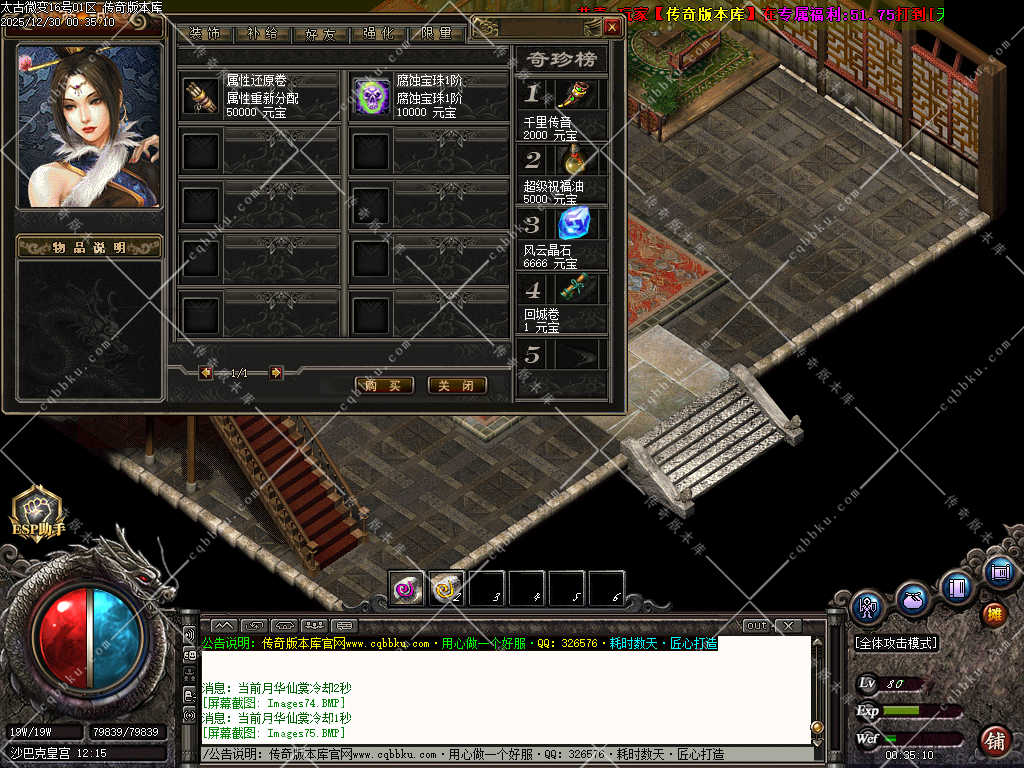Select the 回城卷 scroll in the ranking
The height and width of the screenshot is (768, 1024).
click(573, 289)
